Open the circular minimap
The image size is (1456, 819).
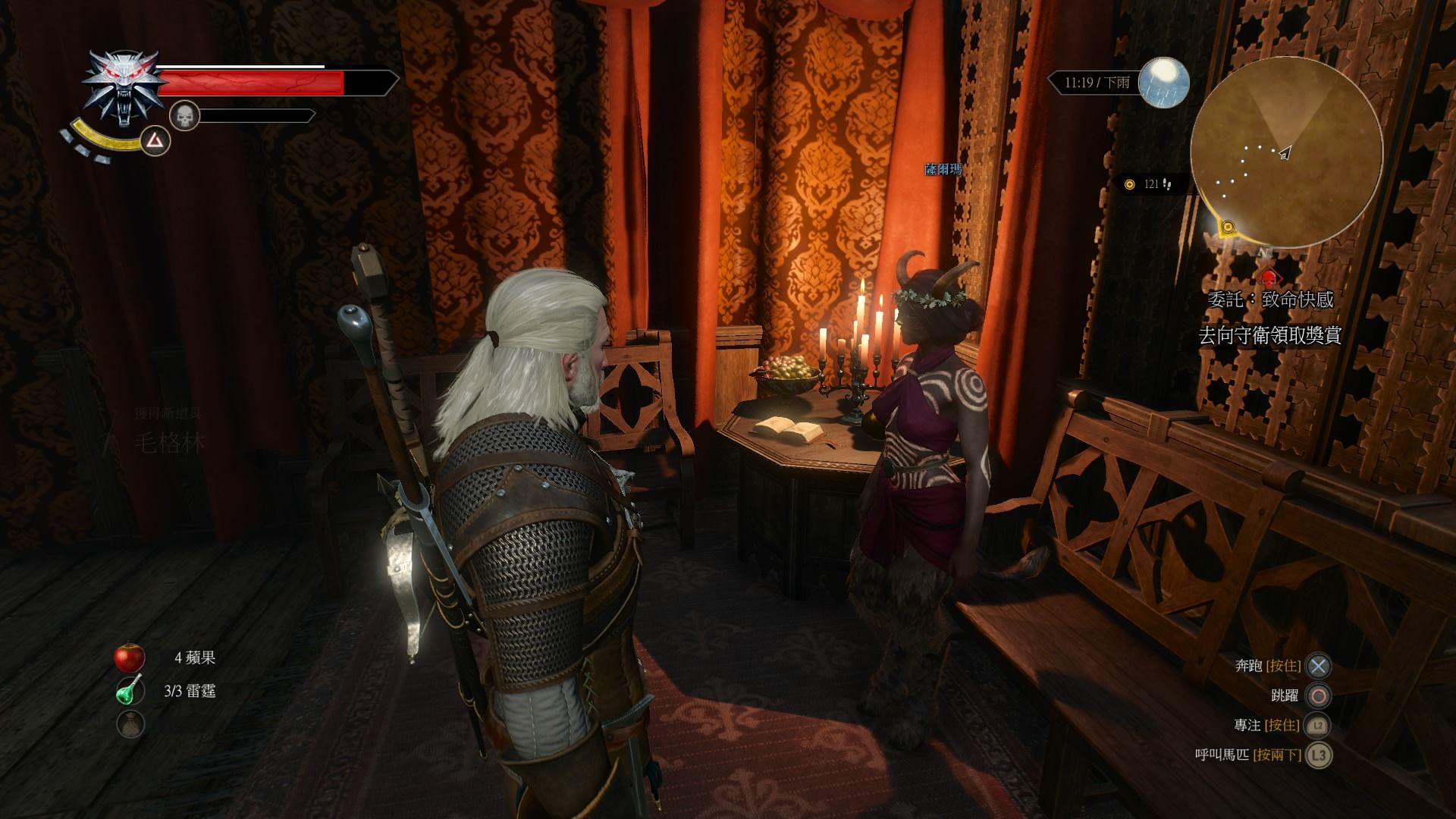(1285, 154)
